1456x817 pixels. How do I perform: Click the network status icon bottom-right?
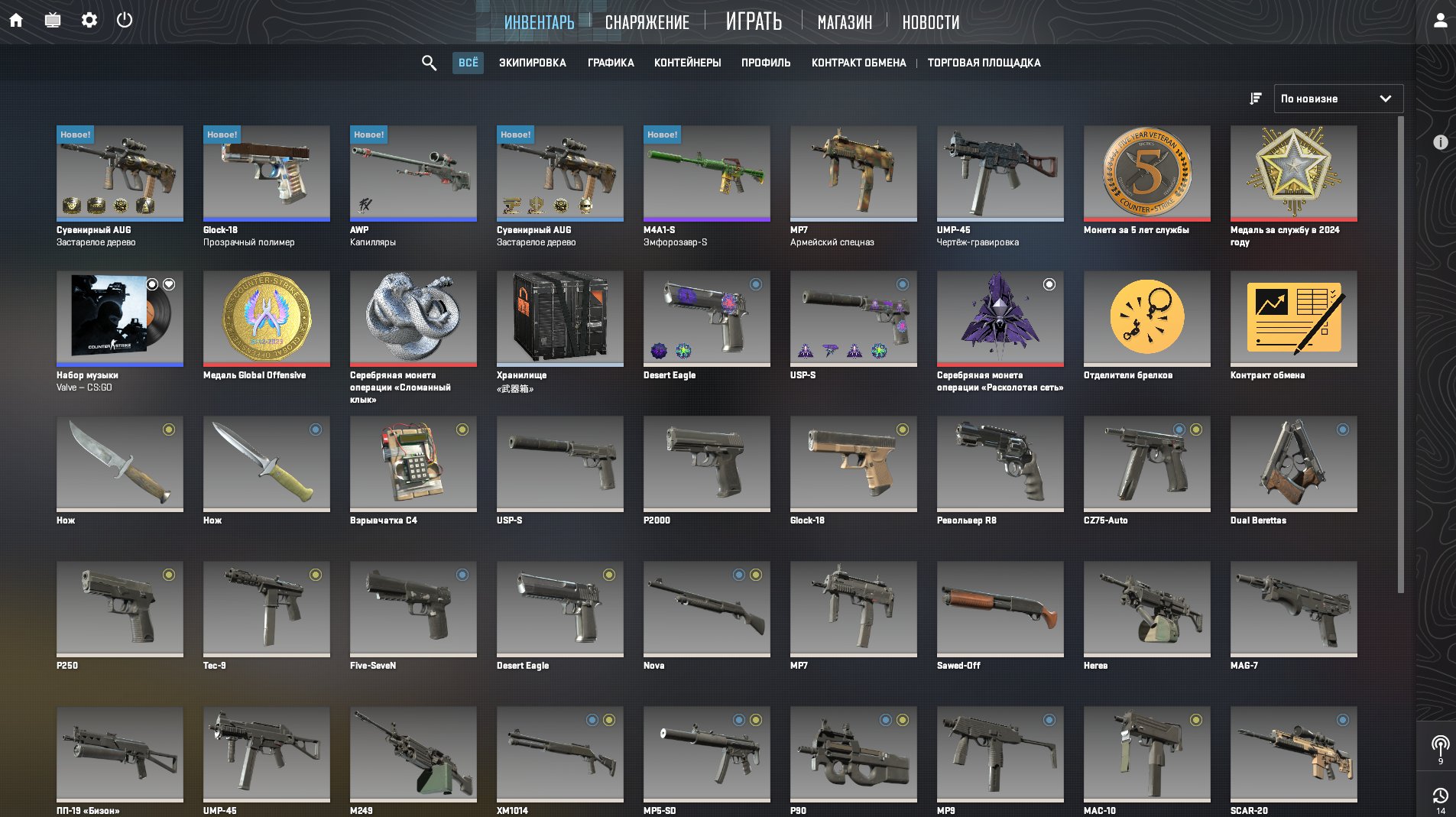pyautogui.click(x=1441, y=742)
